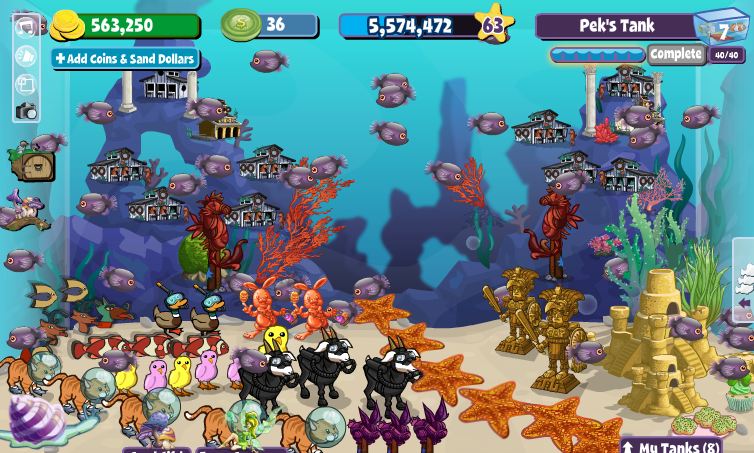The width and height of the screenshot is (754, 453).
Task: Take a snapshot with the camera icon
Action: pos(26,112)
